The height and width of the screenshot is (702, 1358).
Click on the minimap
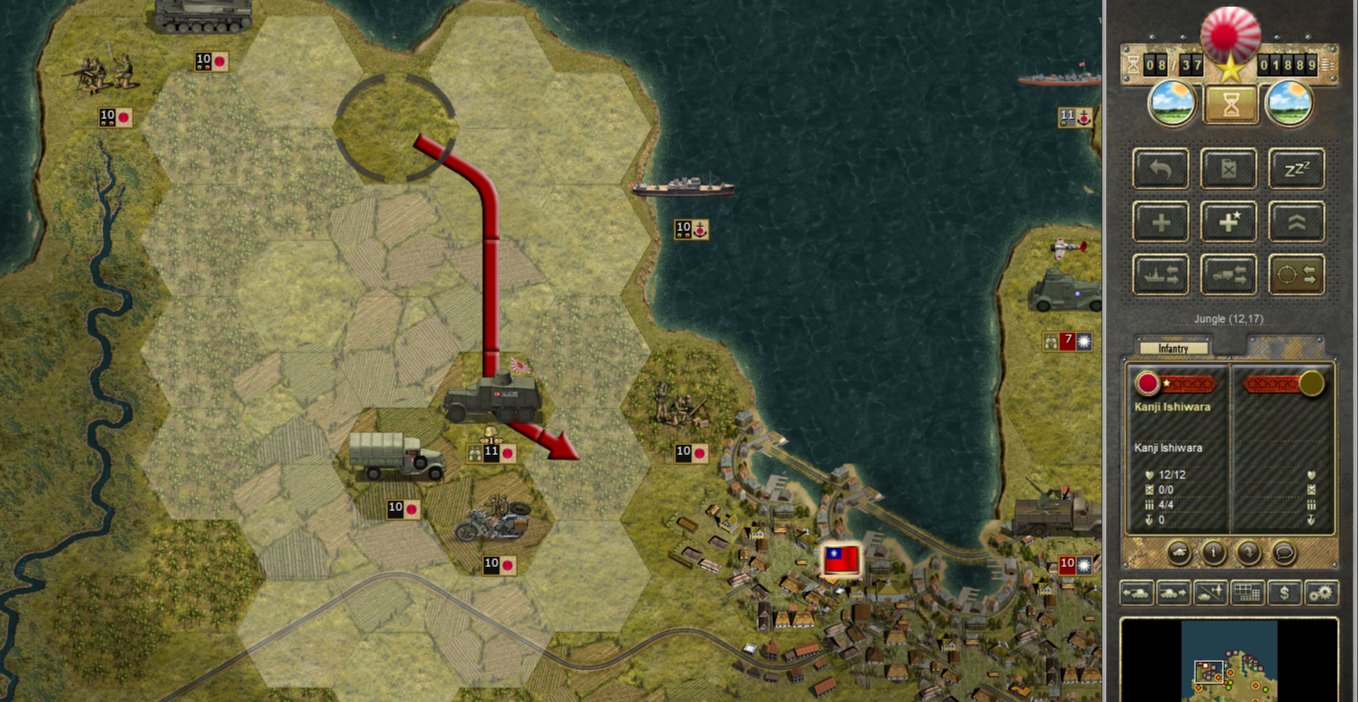[x=1229, y=660]
